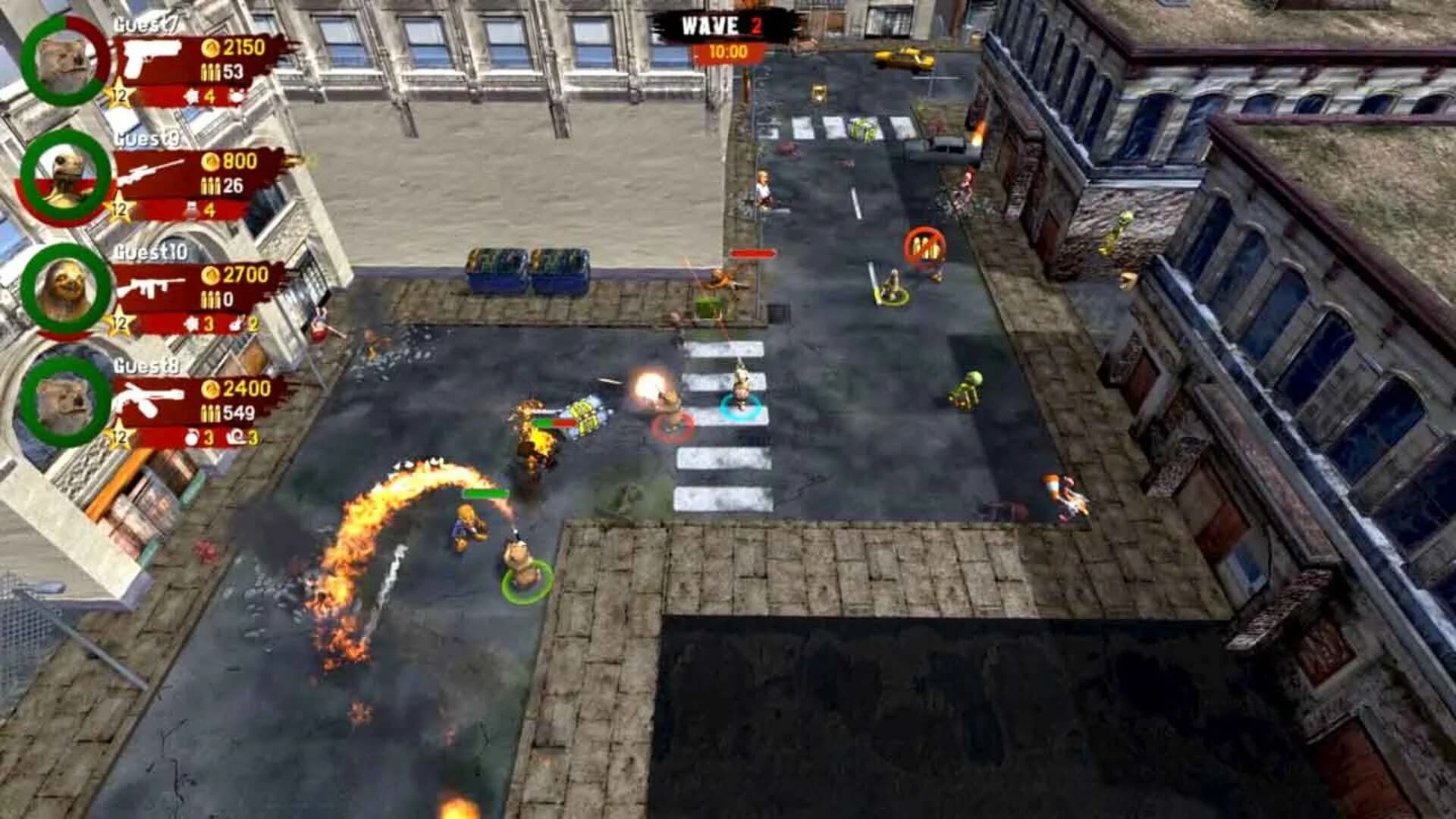
Task: Click the Guest10 name label
Action: point(149,252)
